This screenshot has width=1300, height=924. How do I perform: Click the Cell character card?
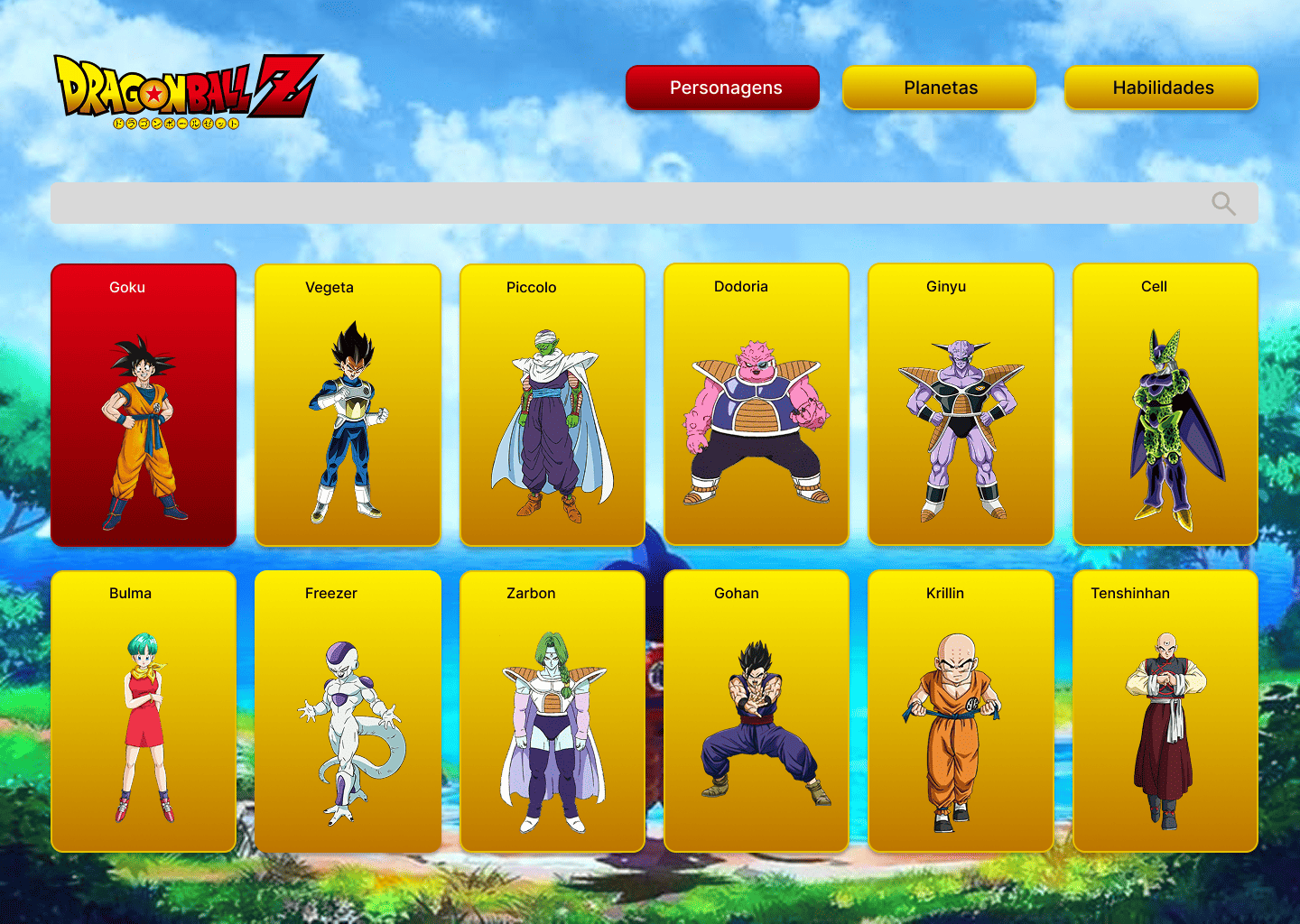1165,404
